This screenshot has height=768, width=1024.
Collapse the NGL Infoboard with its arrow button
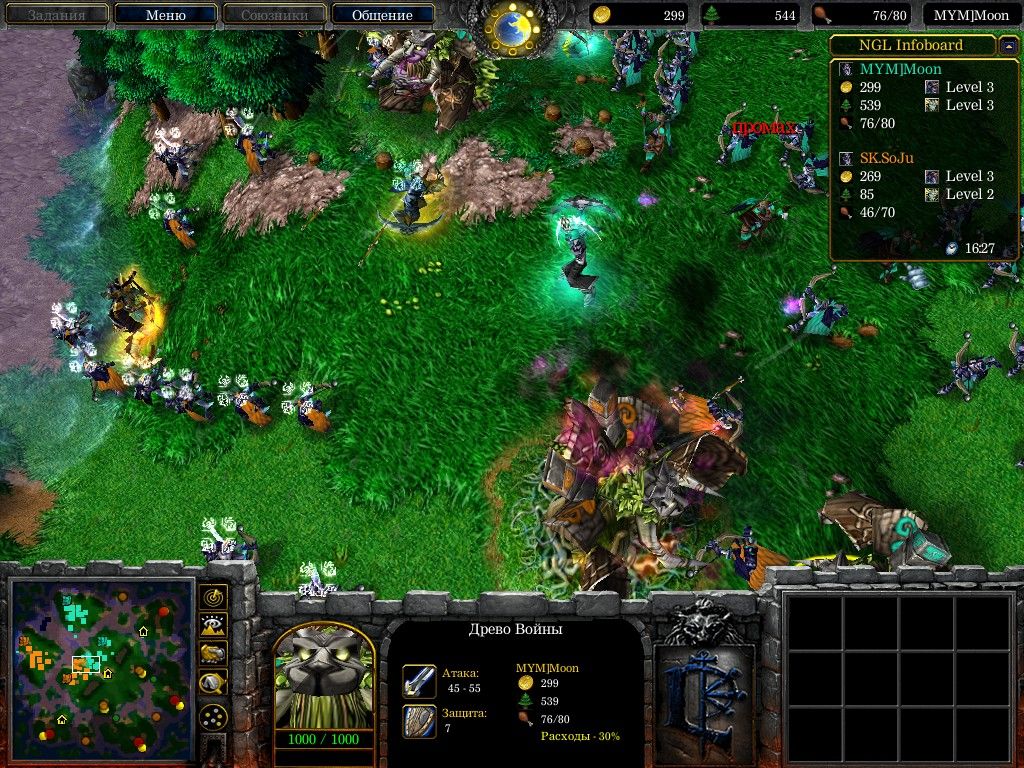pyautogui.click(x=1009, y=45)
